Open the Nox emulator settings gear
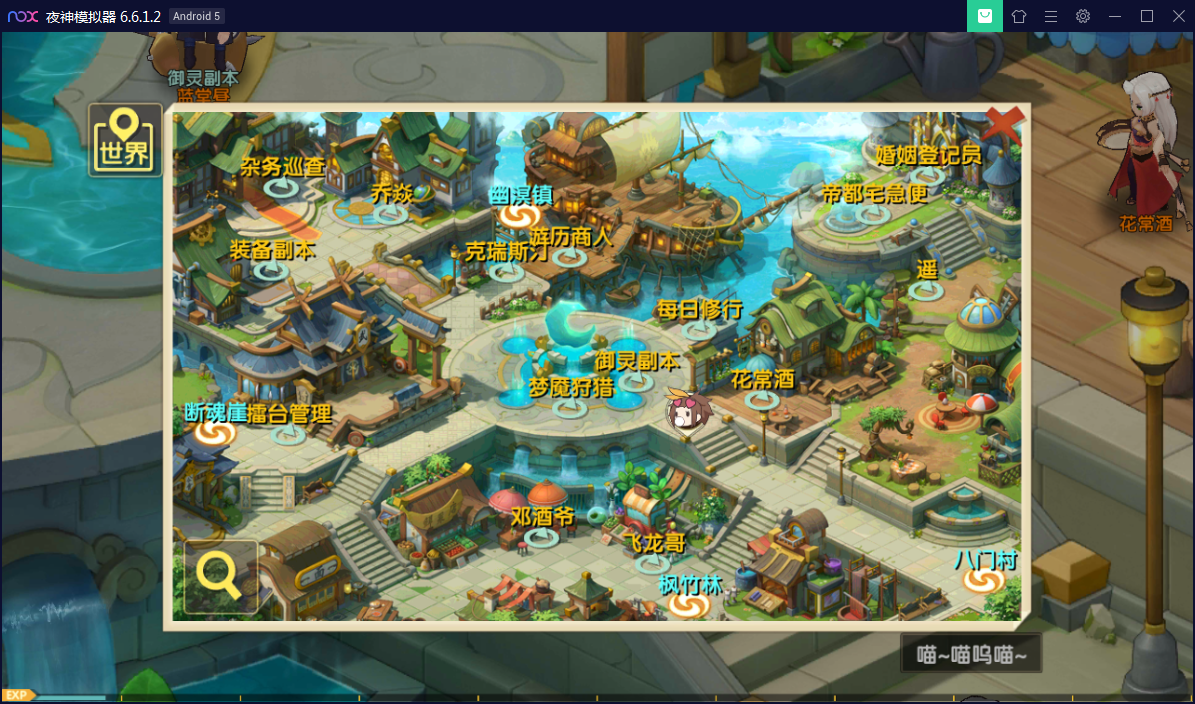This screenshot has height=704, width=1195. (1083, 16)
